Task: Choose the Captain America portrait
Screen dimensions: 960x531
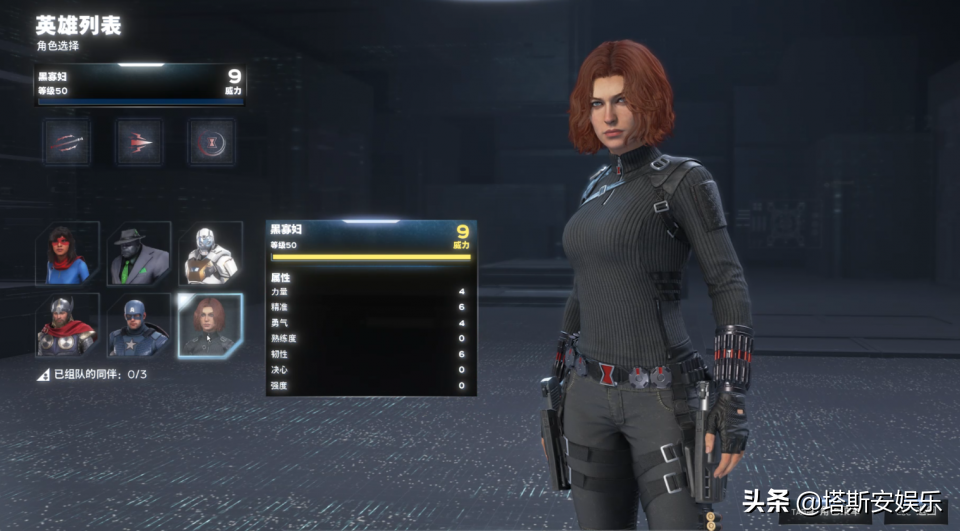Action: (139, 325)
